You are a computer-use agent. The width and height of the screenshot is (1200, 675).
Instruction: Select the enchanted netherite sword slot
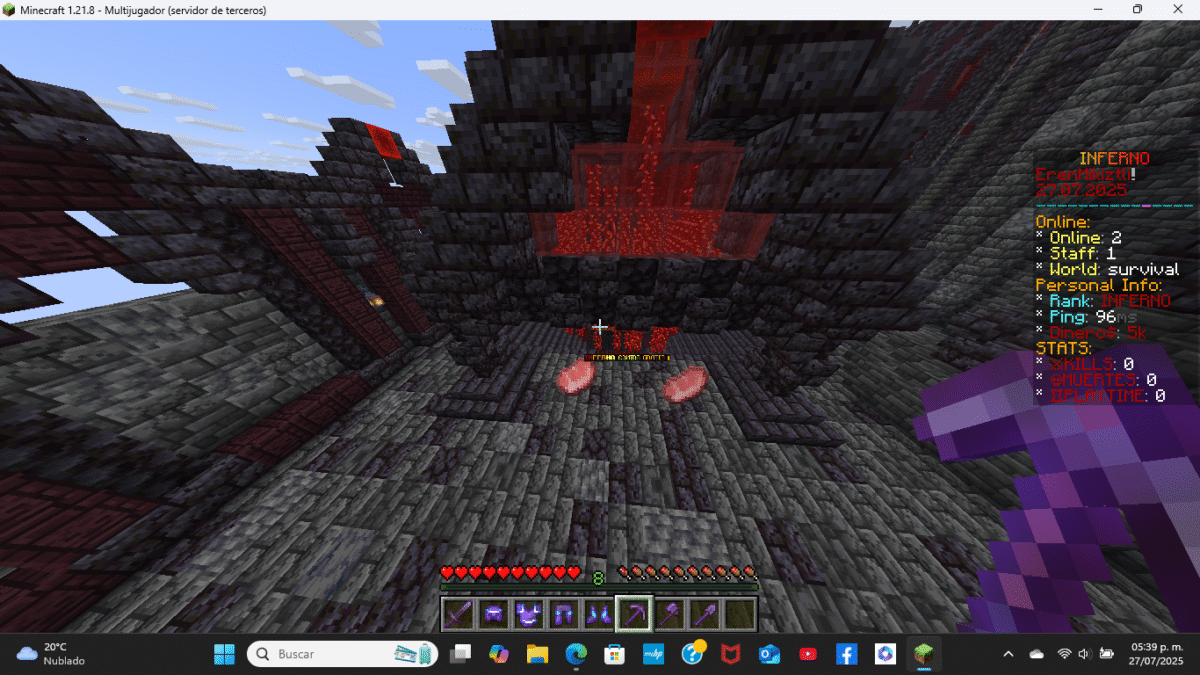coord(458,614)
